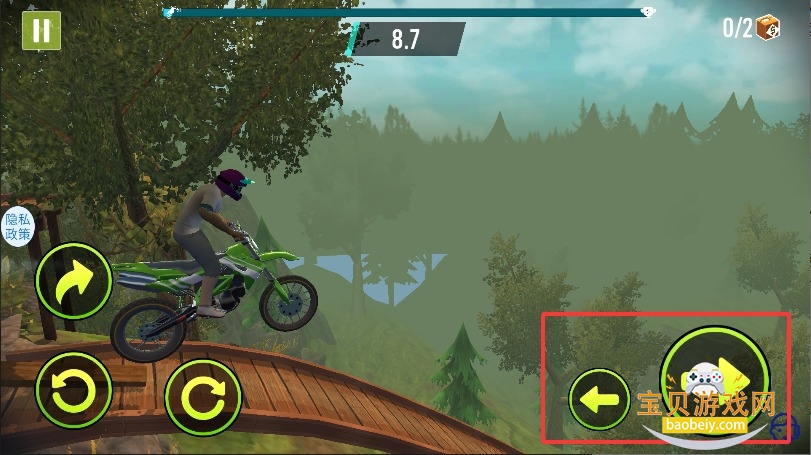811x455 pixels.
Task: Pause the game with the pause button
Action: coord(41,30)
